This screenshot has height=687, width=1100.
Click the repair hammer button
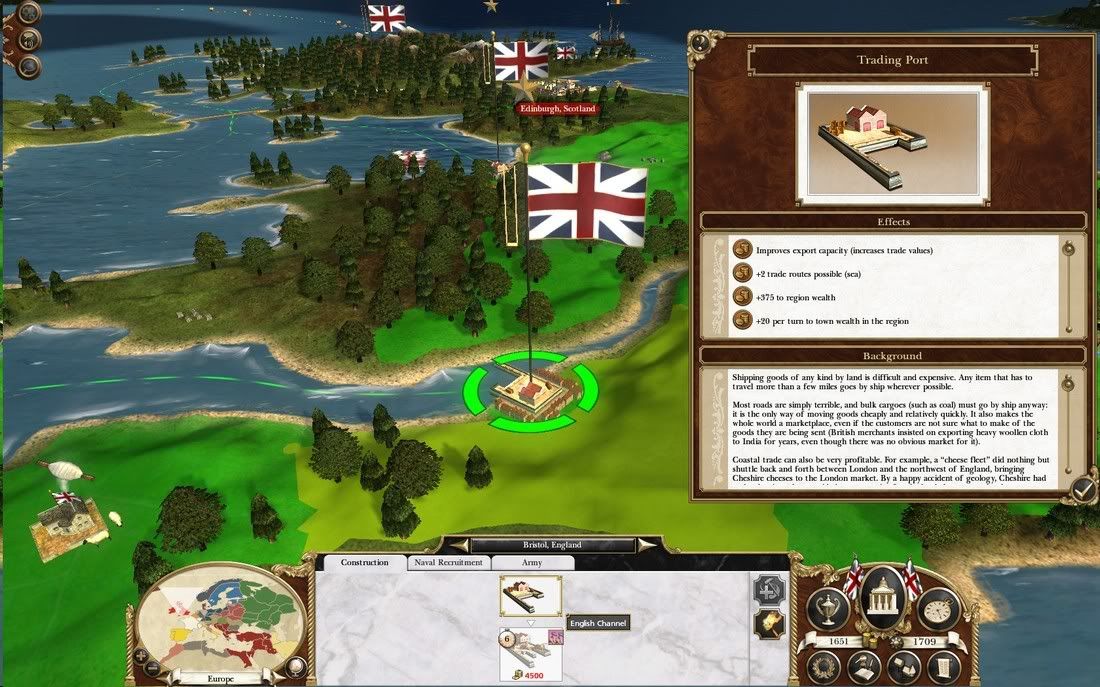(768, 590)
